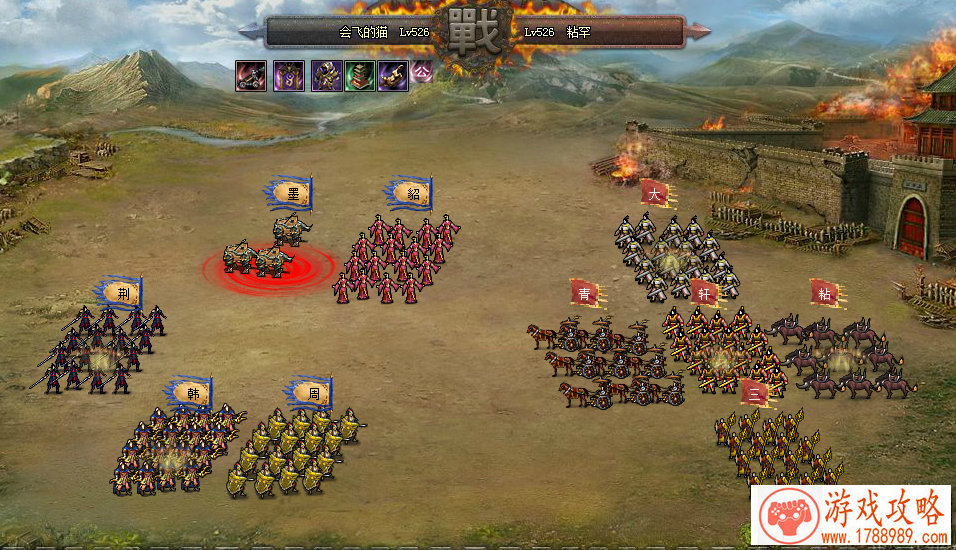This screenshot has height=550, width=956.
Task: Select the enemy 轩 red flag
Action: [704, 293]
